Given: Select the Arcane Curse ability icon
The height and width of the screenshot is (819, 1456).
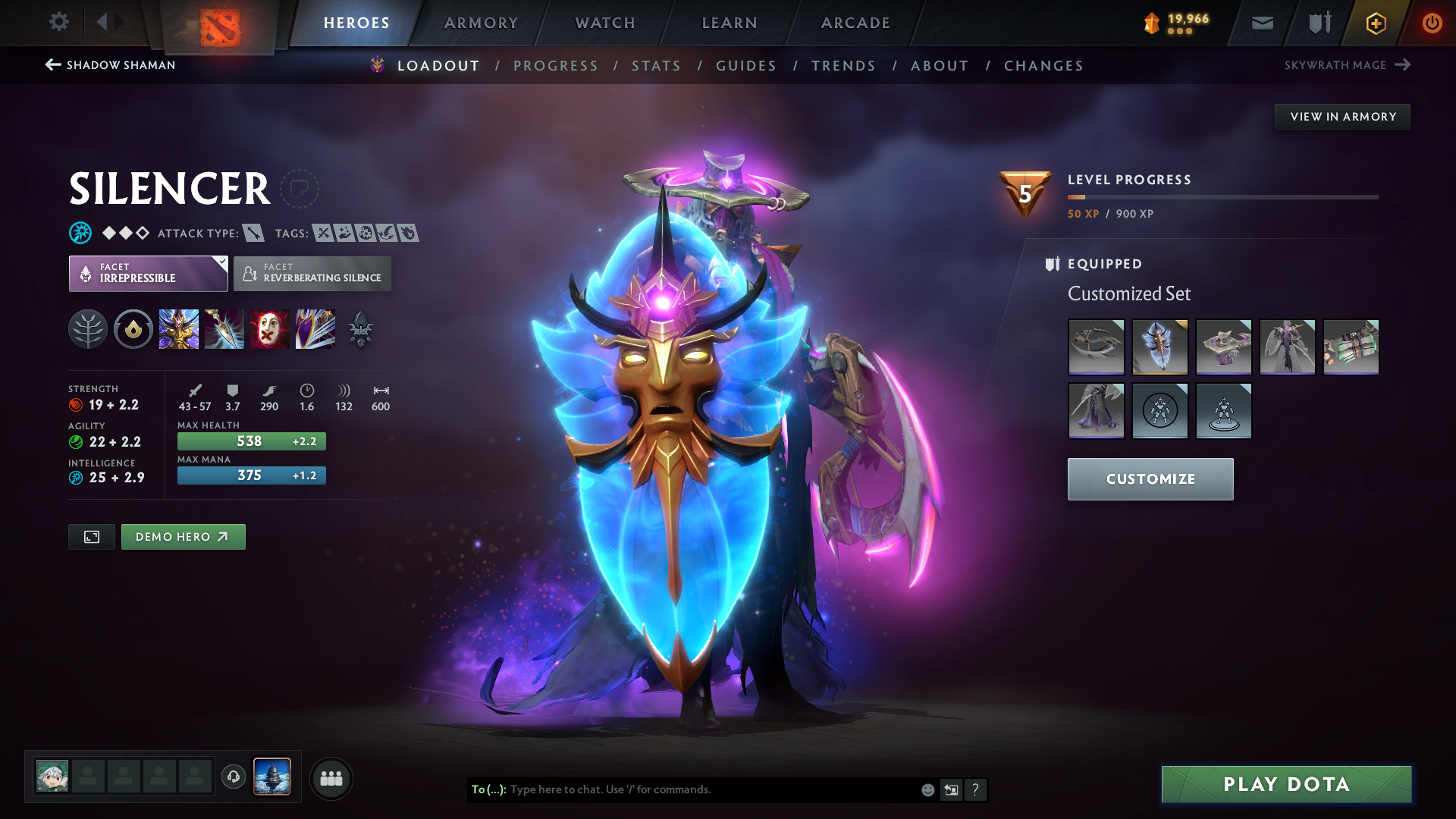Looking at the screenshot, I should 179,328.
